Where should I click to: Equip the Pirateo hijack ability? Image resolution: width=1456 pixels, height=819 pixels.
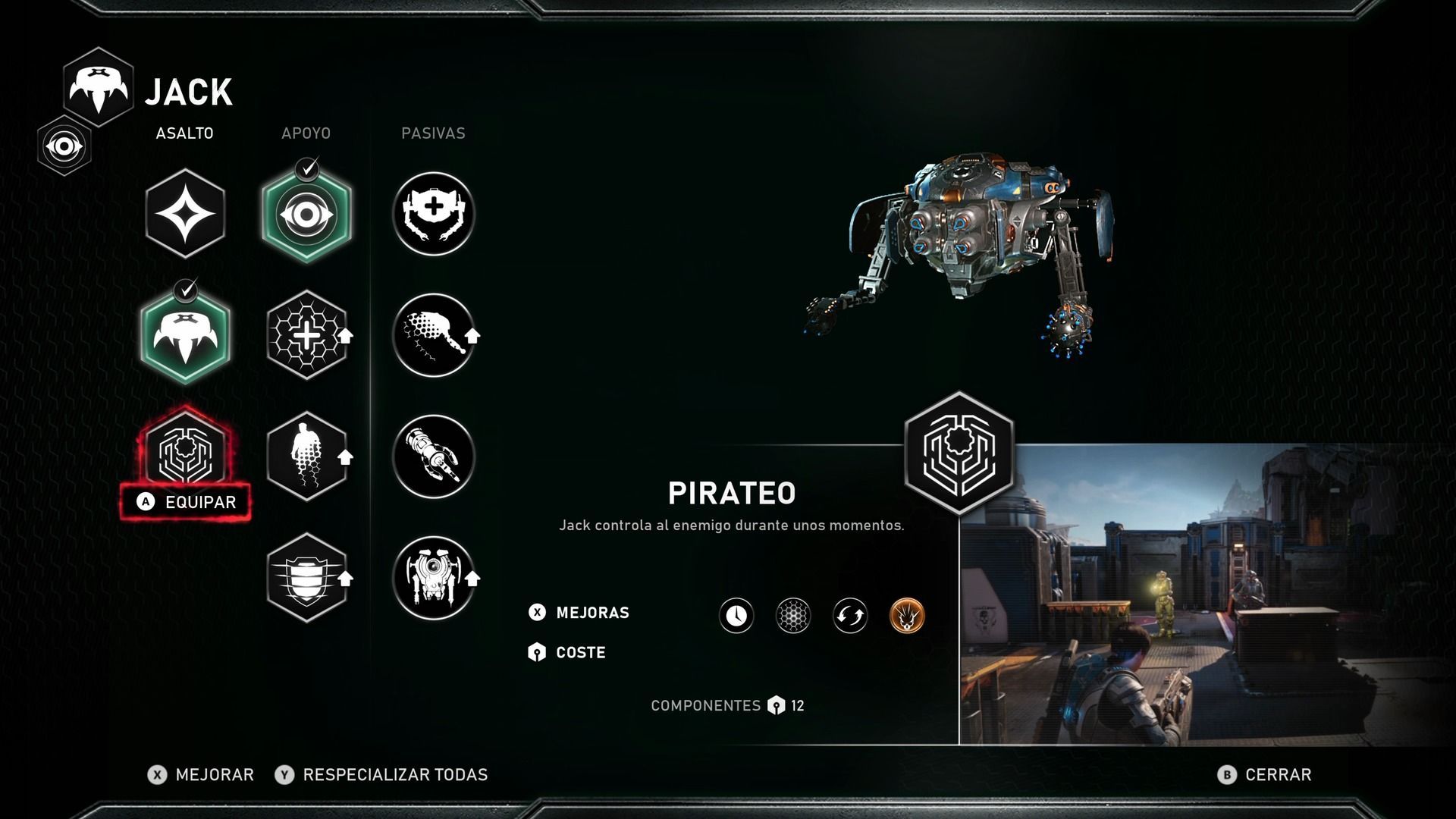coord(185,501)
